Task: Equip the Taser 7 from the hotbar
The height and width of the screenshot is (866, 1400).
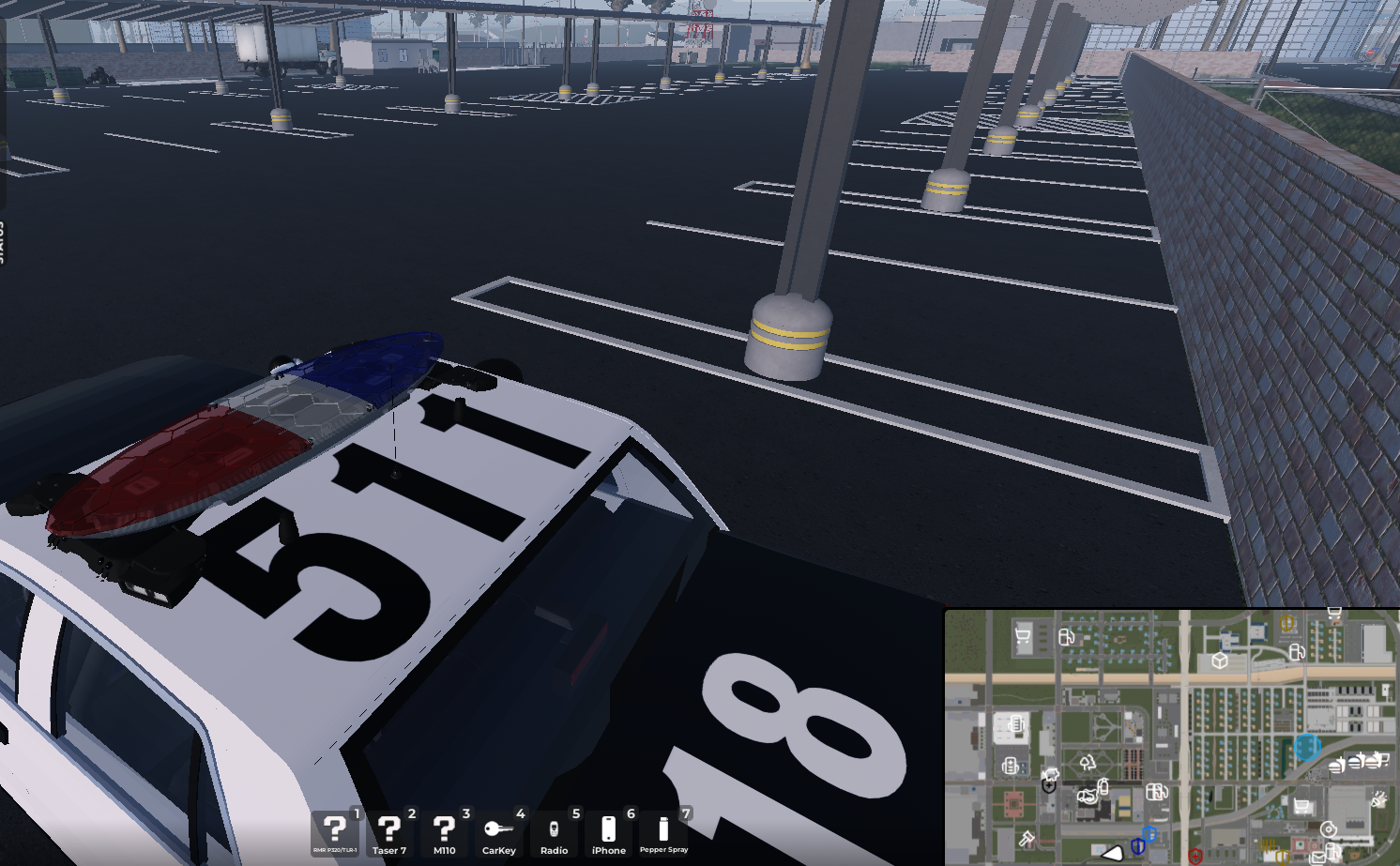Action: click(389, 833)
